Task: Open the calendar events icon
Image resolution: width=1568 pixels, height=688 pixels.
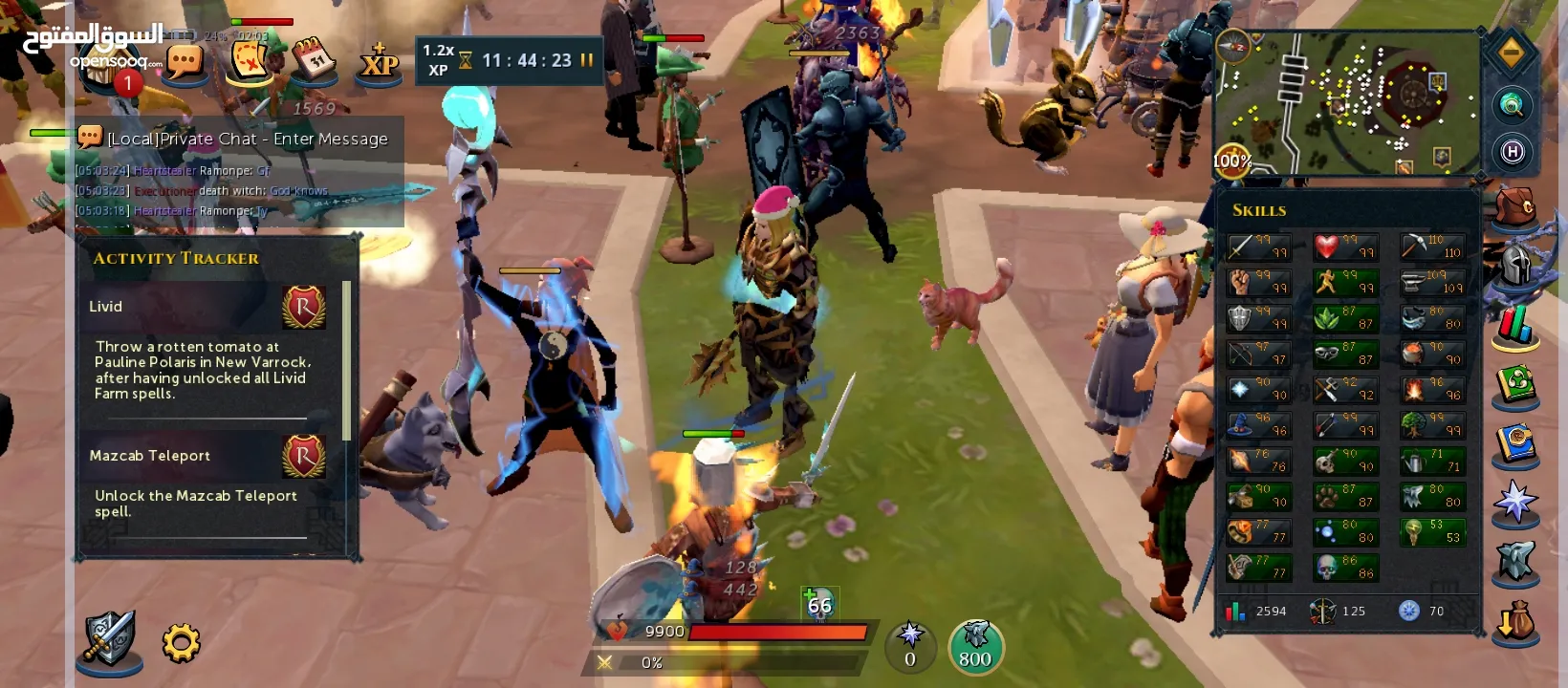Action: tap(313, 60)
